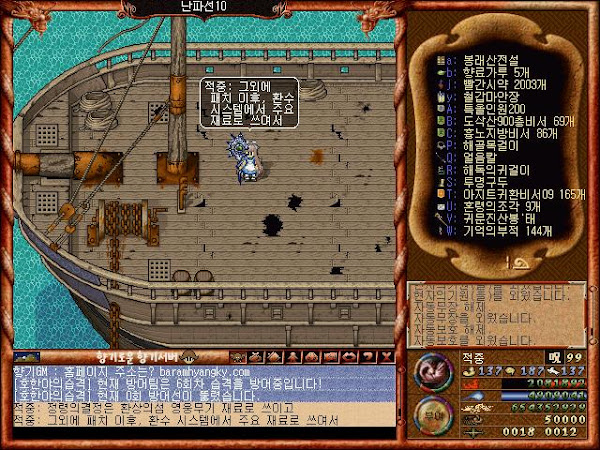600x450 pixels.
Task: Open help with the question mark toolbar icon
Action: pyautogui.click(x=368, y=356)
